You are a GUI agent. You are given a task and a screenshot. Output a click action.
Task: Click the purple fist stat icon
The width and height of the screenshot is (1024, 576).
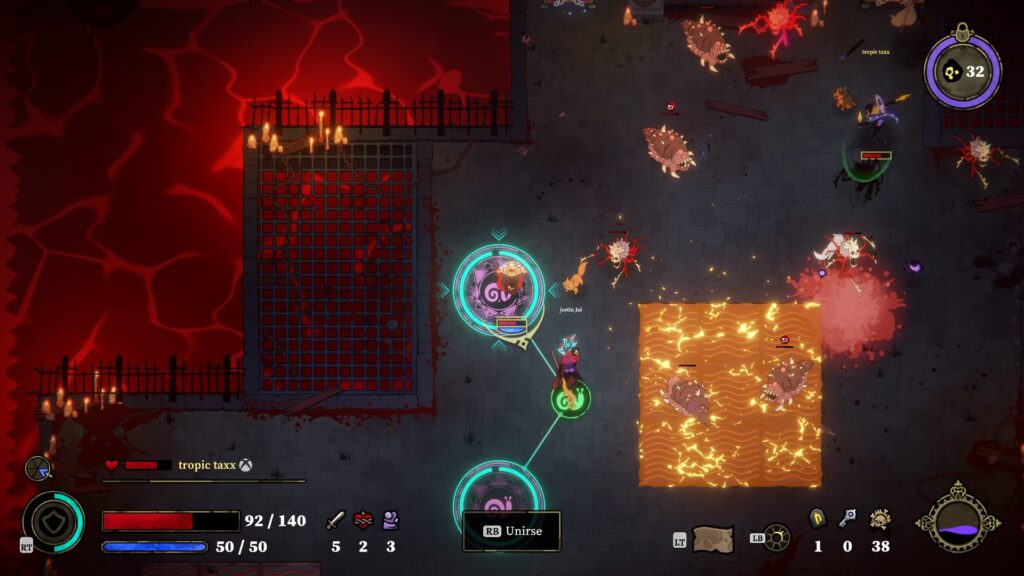click(x=390, y=520)
